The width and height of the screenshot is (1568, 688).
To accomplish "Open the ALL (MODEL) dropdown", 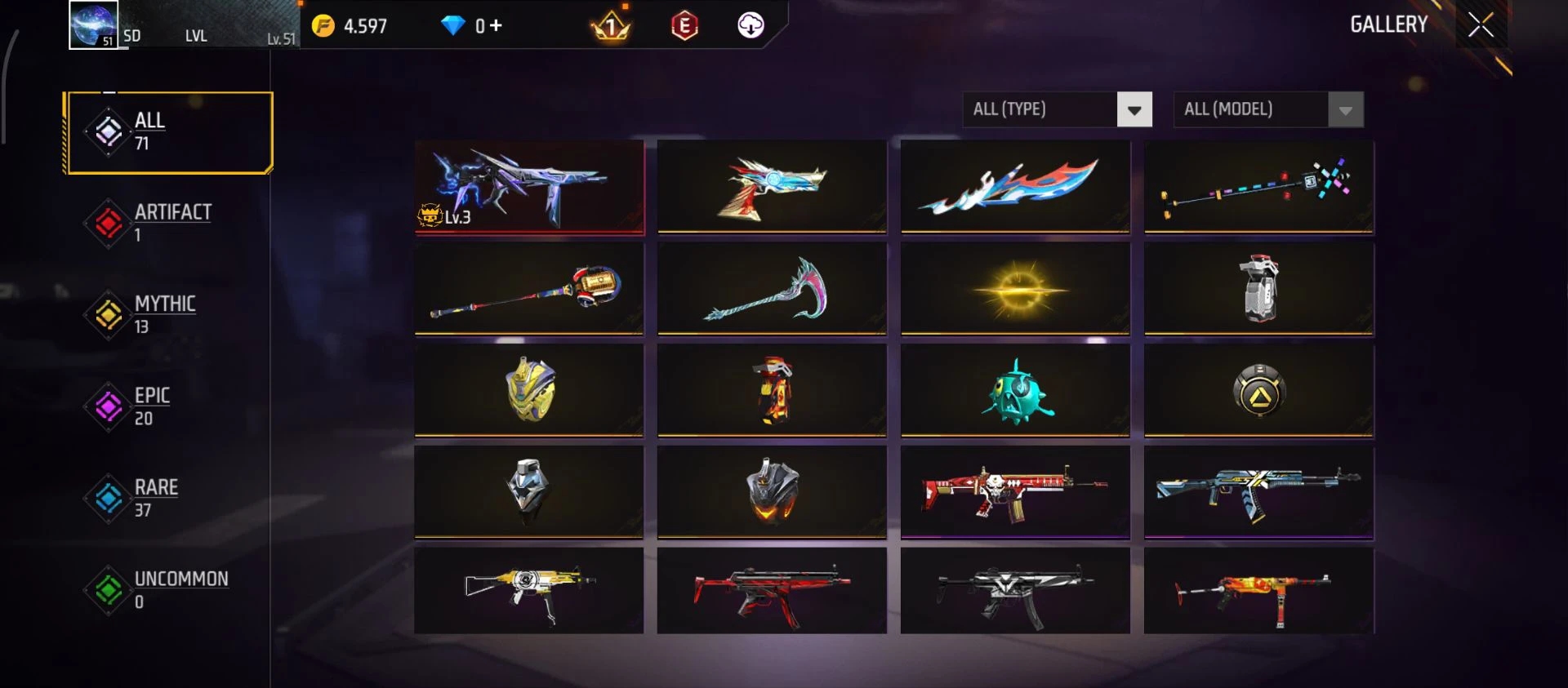I will [x=1267, y=109].
